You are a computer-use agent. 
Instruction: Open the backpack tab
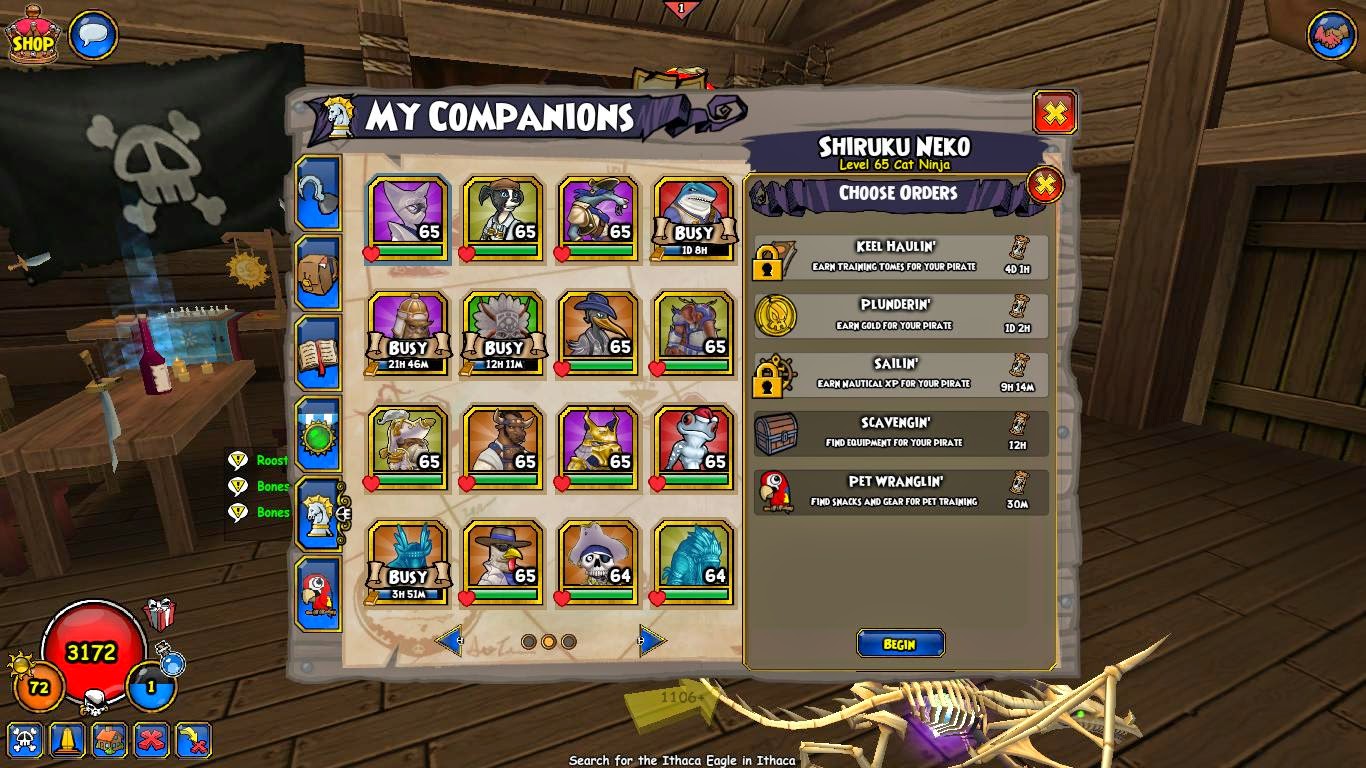318,275
